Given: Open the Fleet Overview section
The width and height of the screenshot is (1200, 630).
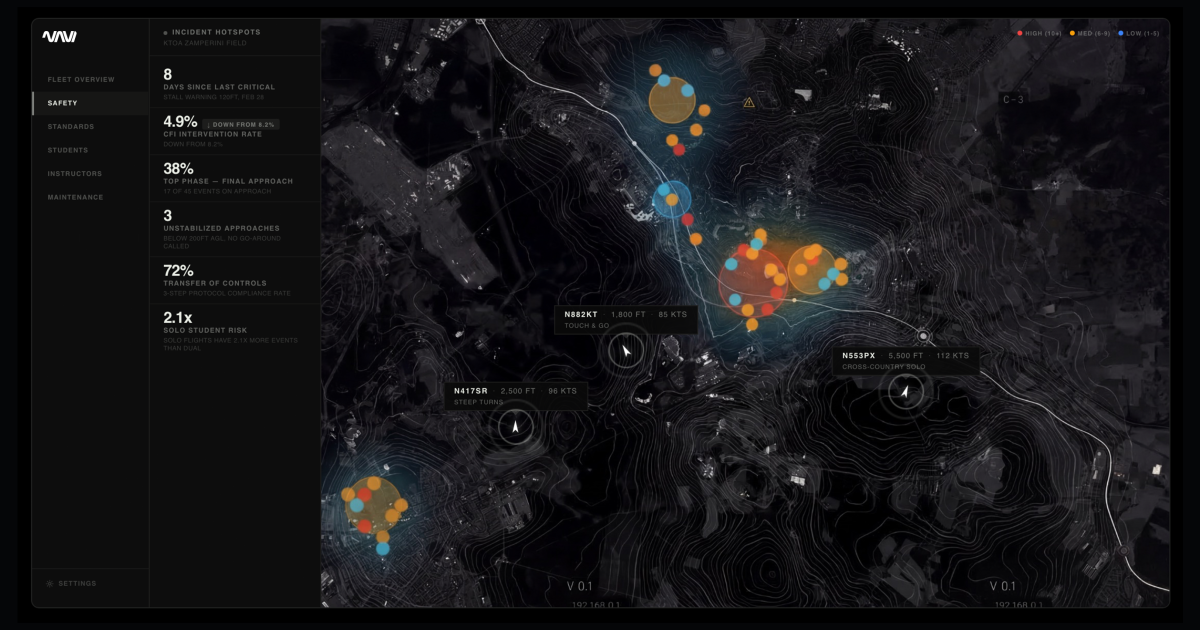Looking at the screenshot, I should click(81, 79).
